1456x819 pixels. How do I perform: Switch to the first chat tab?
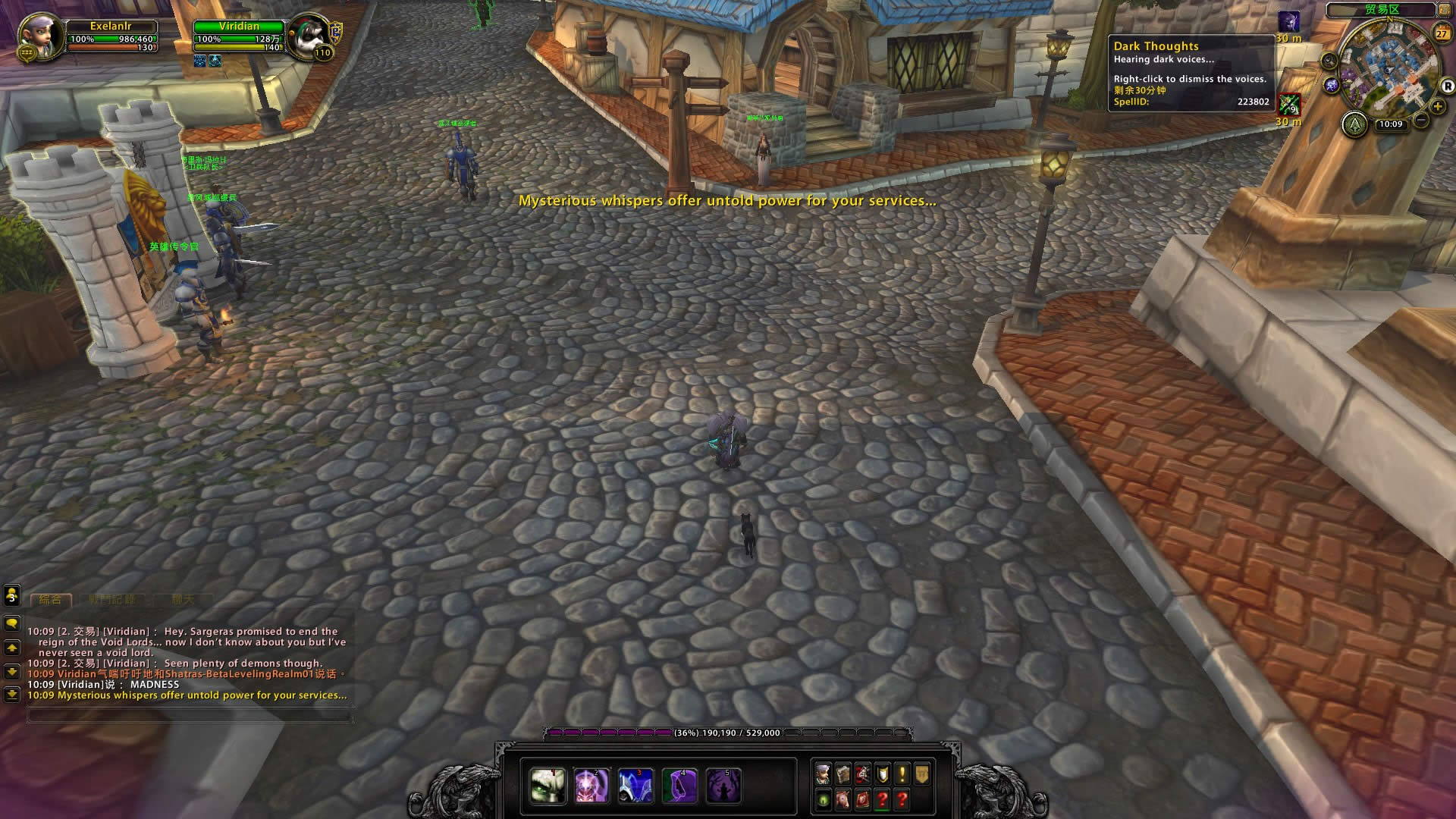pos(51,600)
